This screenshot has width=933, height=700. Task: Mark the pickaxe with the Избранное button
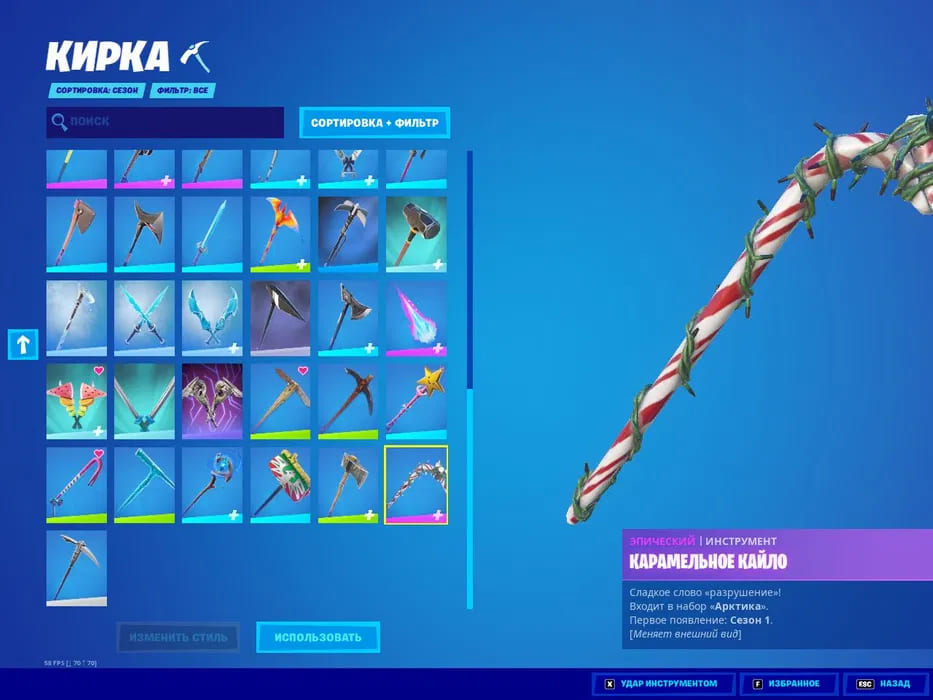tap(788, 684)
